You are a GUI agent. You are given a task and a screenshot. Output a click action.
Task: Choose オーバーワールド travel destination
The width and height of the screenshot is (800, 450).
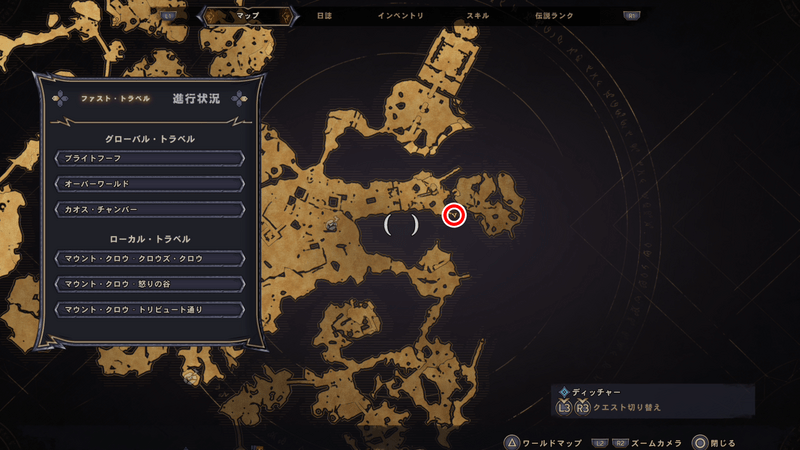coord(149,183)
